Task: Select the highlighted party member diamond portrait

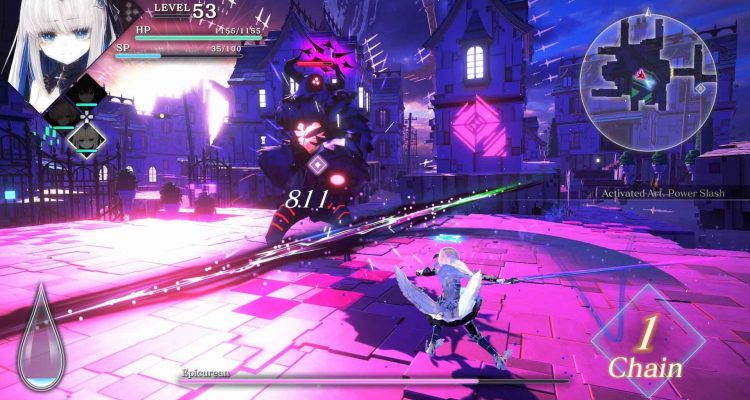Action: tap(83, 135)
